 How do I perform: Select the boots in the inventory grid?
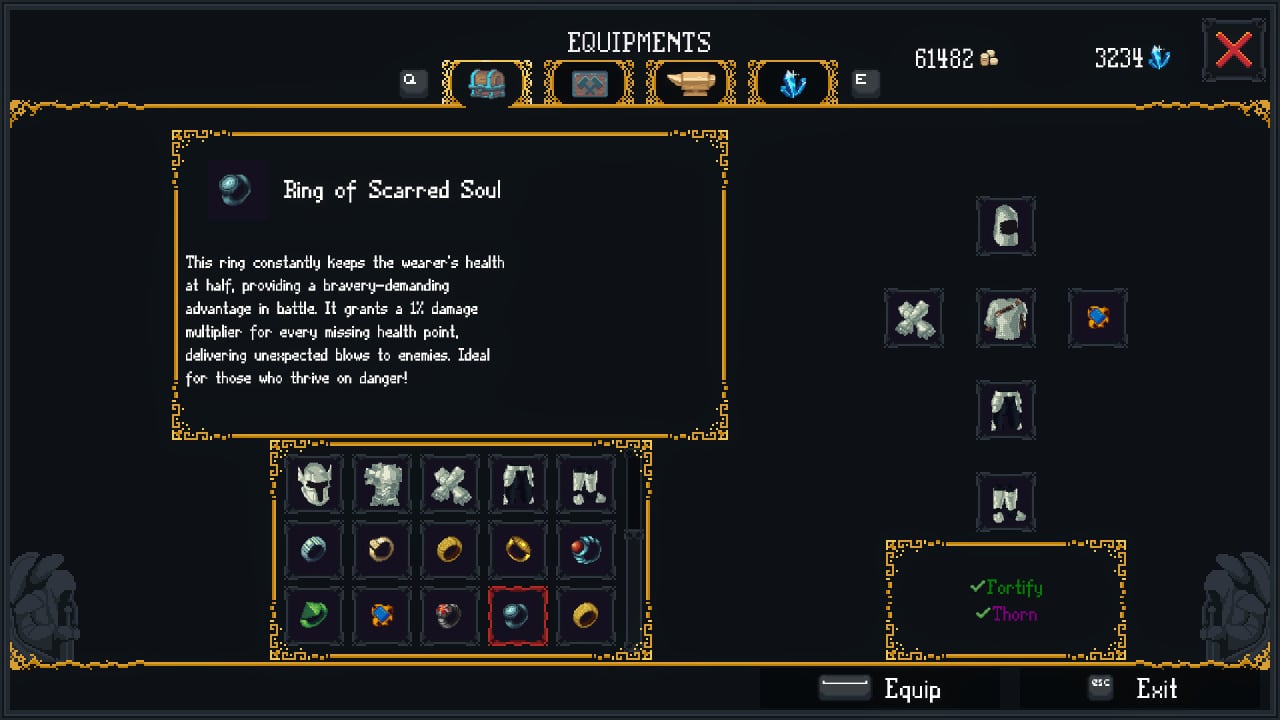(585, 484)
